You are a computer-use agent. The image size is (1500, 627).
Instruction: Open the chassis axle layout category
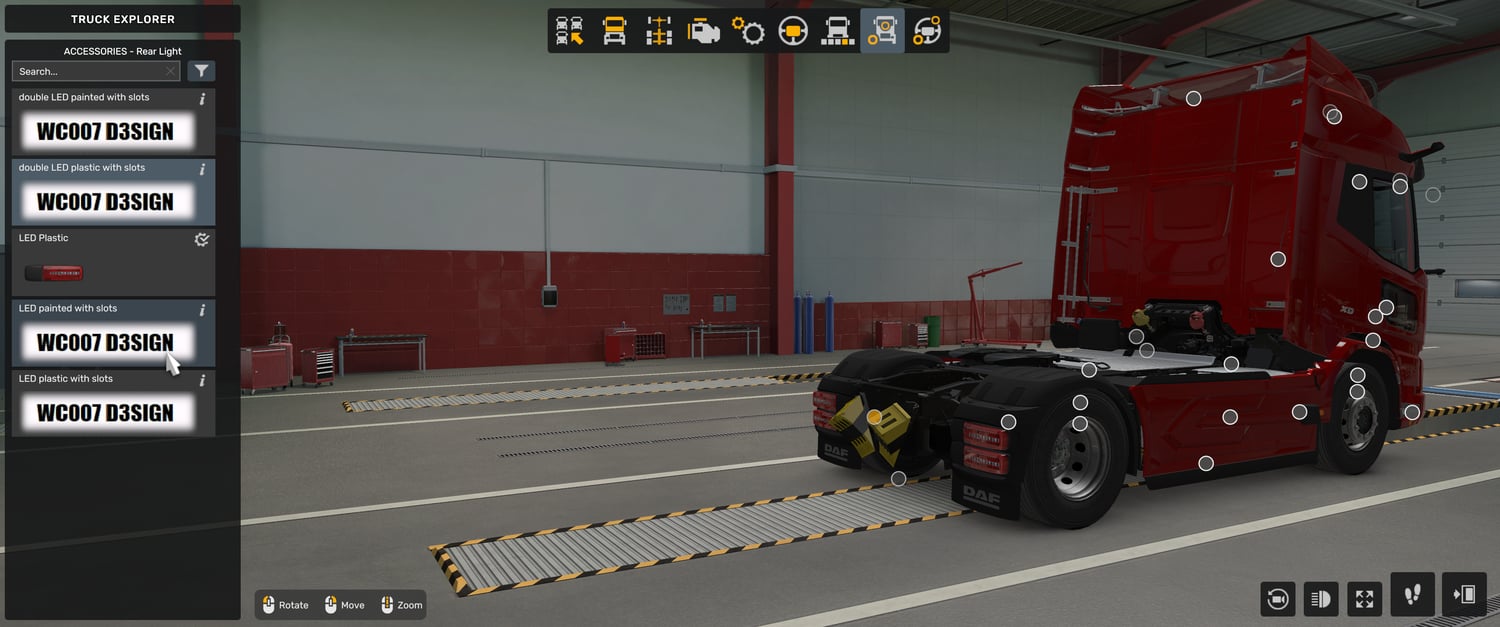click(659, 31)
